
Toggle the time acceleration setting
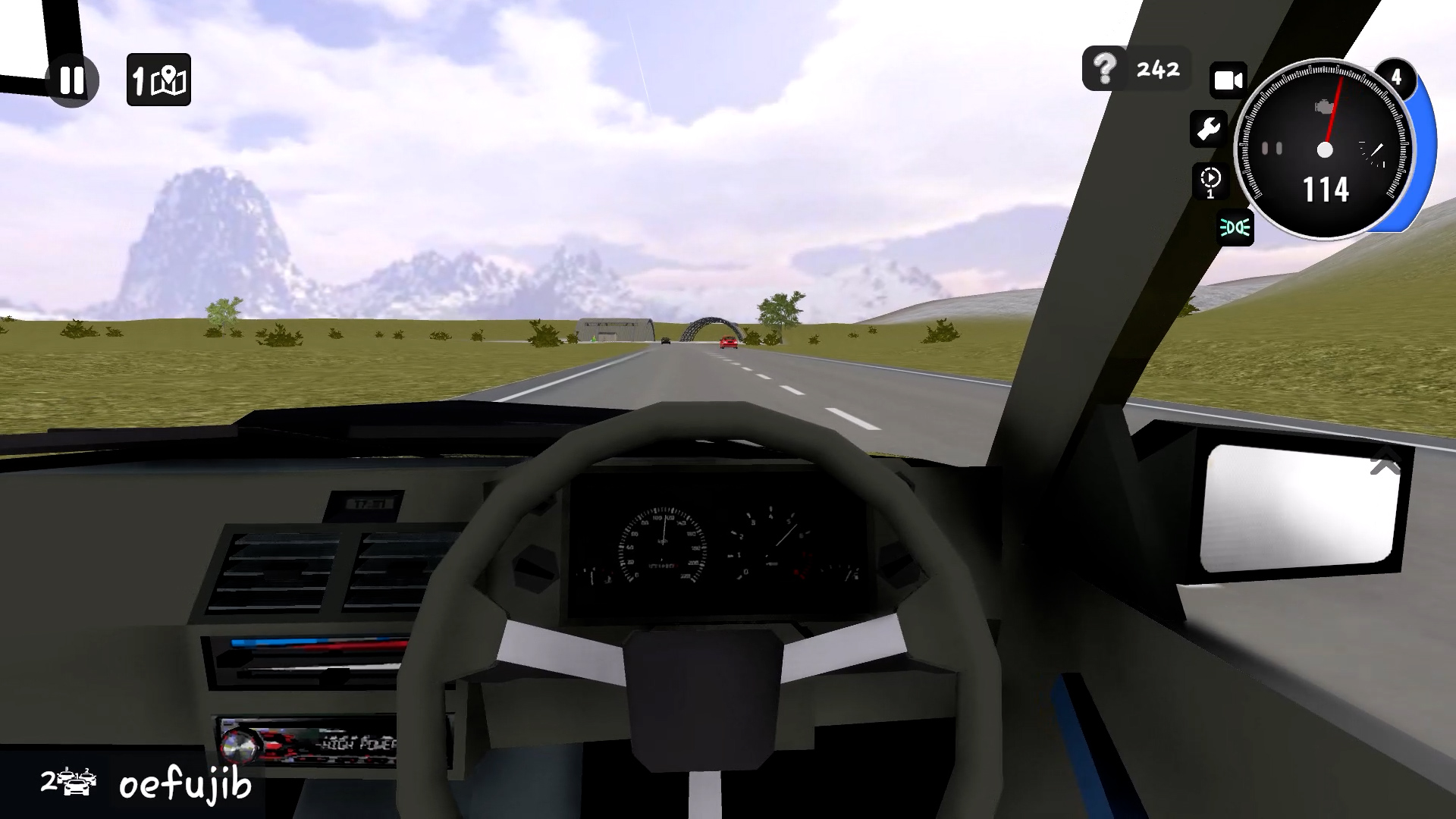pyautogui.click(x=1211, y=182)
